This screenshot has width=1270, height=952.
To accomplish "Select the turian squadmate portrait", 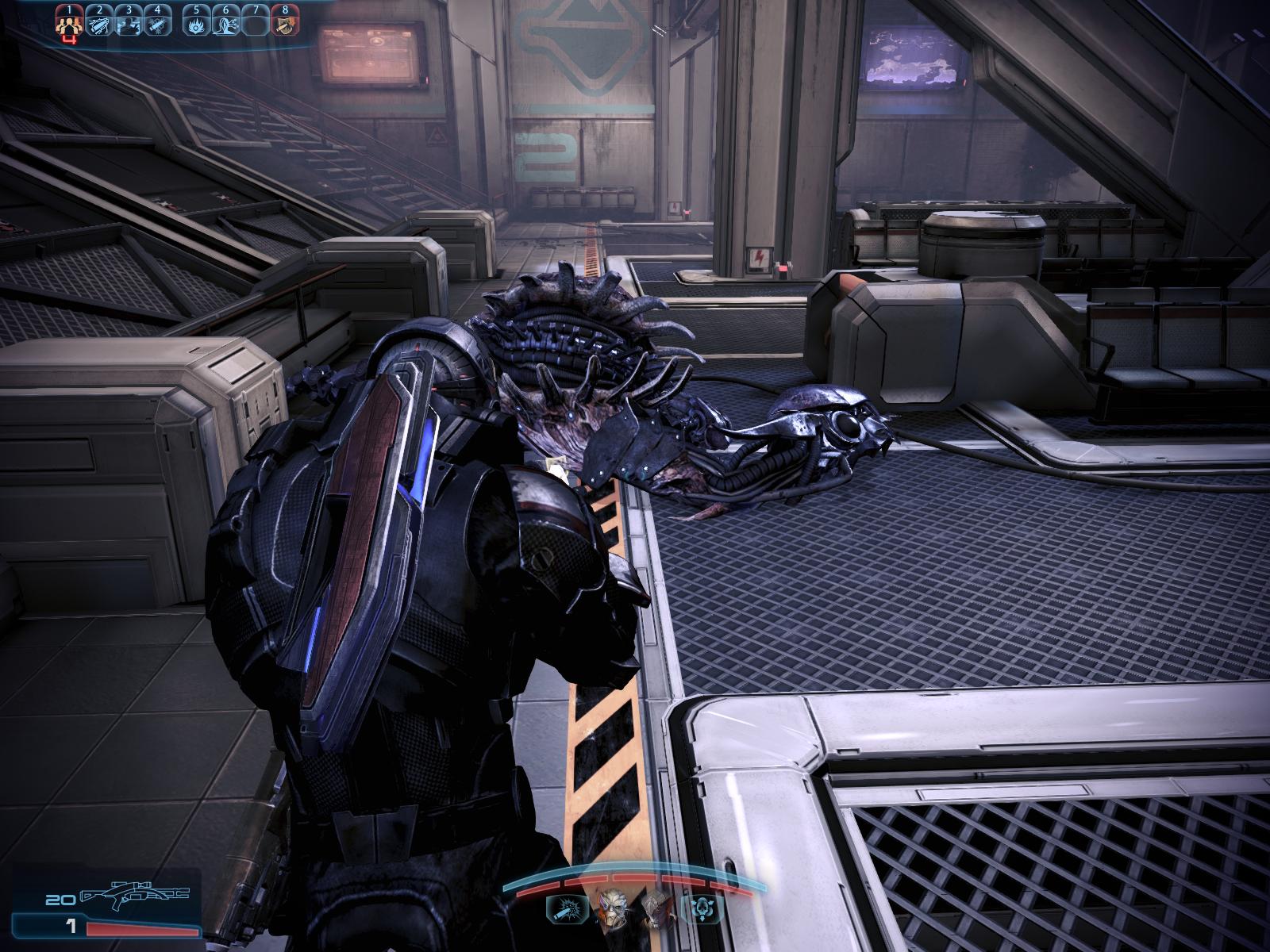I will point(612,908).
